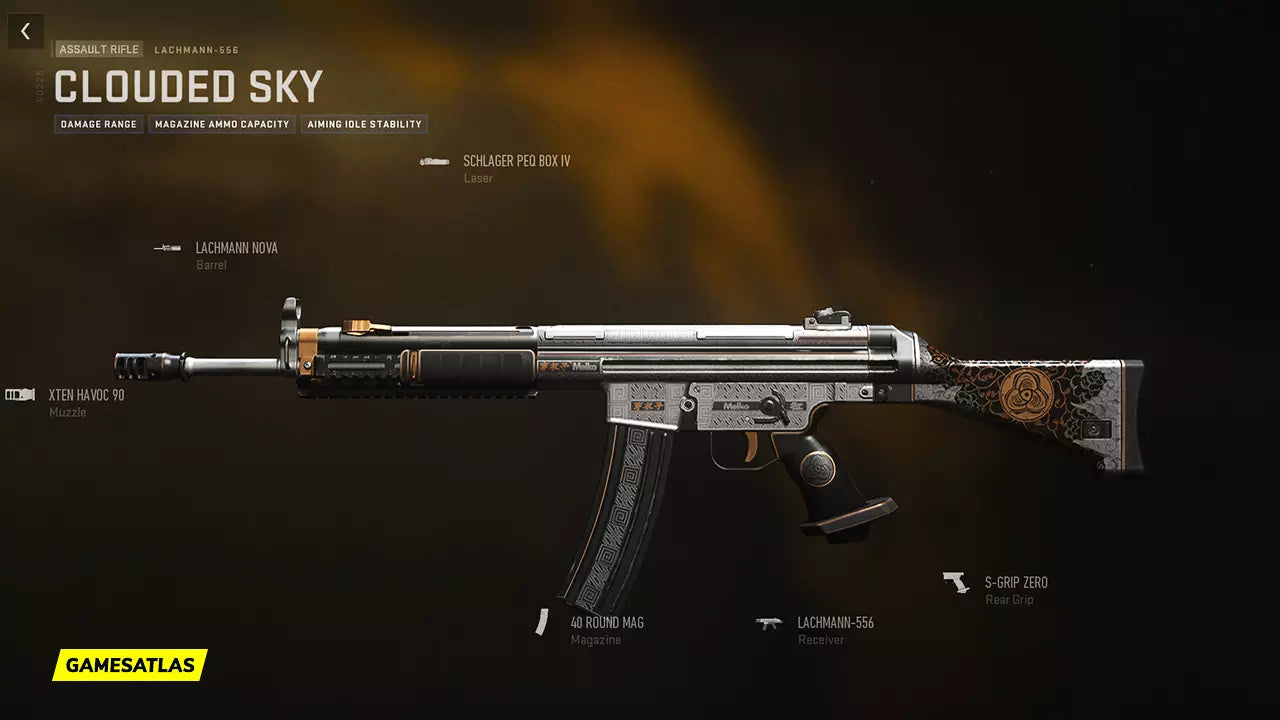The height and width of the screenshot is (720, 1280).
Task: Open the Lachmann-556 receiver slot
Action: (835, 623)
